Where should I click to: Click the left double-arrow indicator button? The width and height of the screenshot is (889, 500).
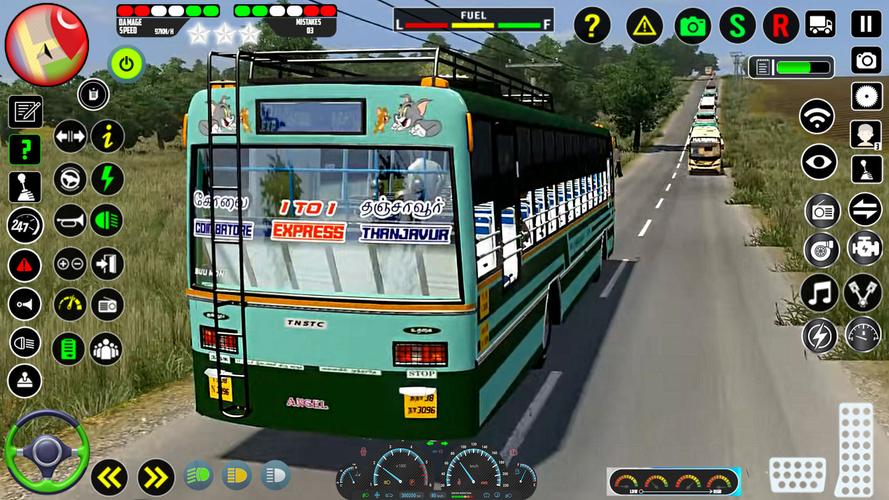click(x=108, y=476)
